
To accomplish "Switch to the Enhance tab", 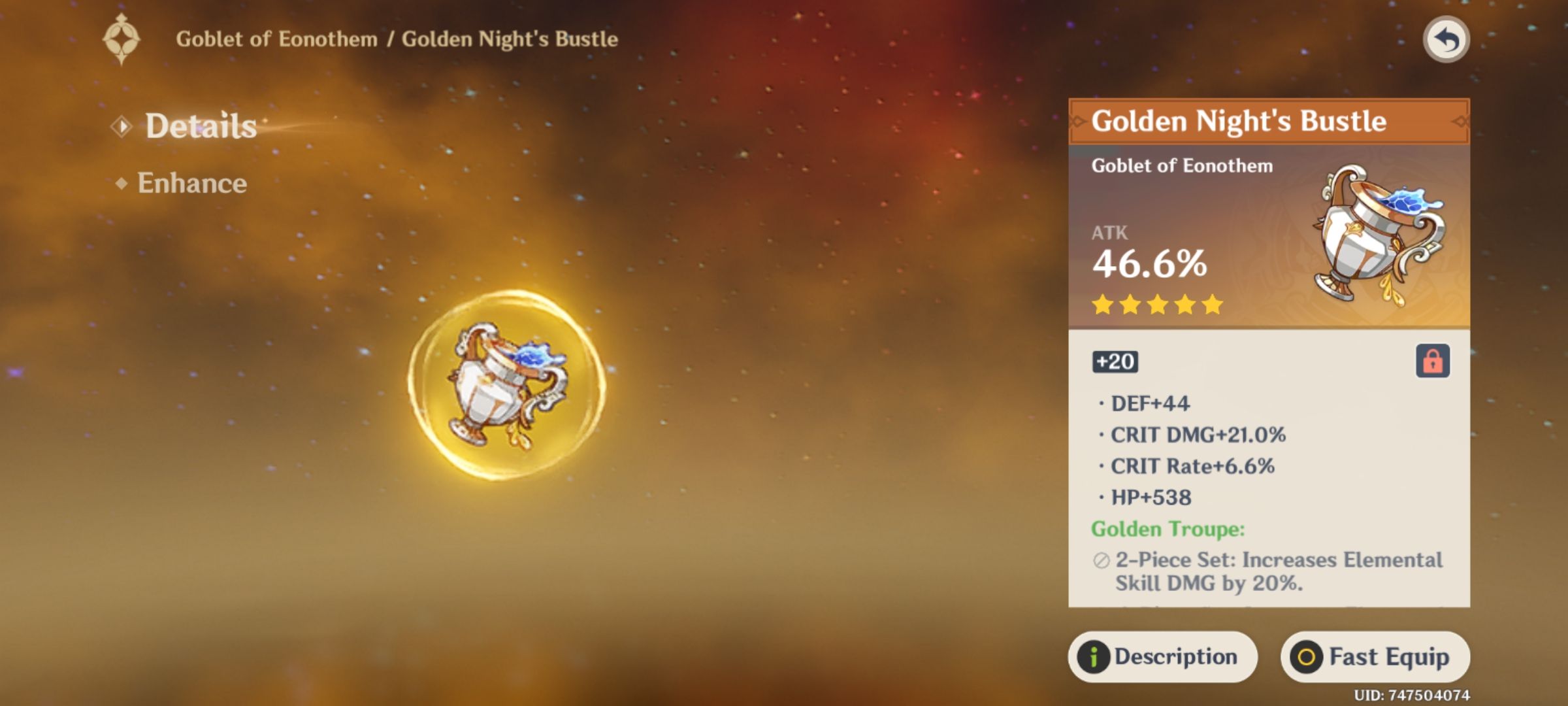I will click(192, 184).
